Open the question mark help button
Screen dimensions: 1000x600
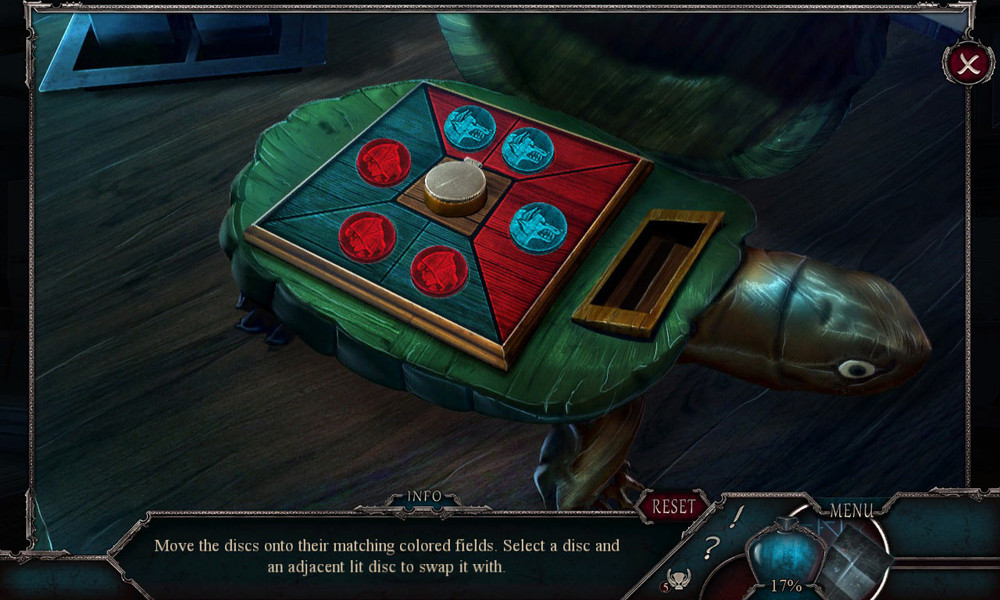point(713,547)
